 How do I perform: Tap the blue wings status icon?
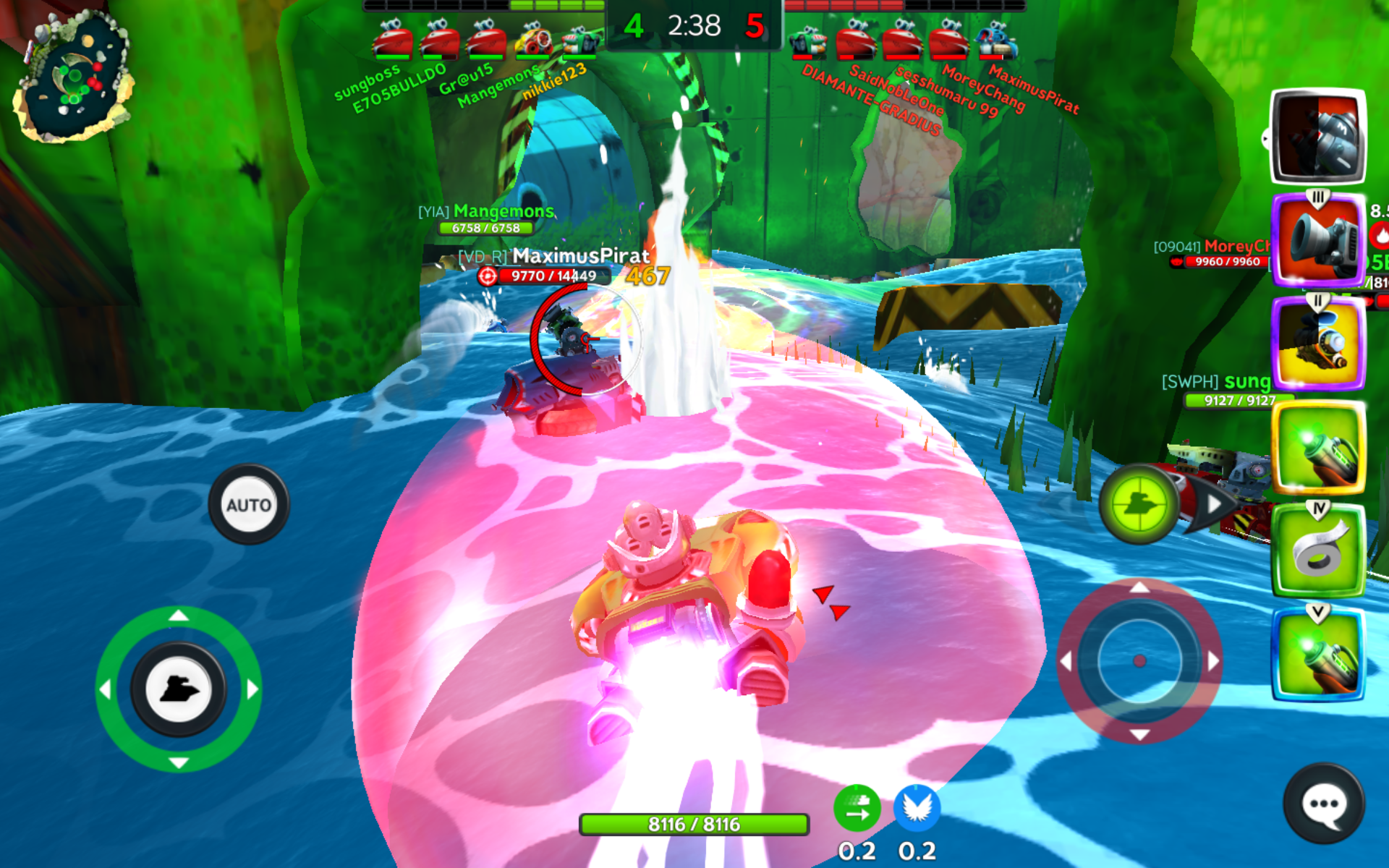point(917,808)
